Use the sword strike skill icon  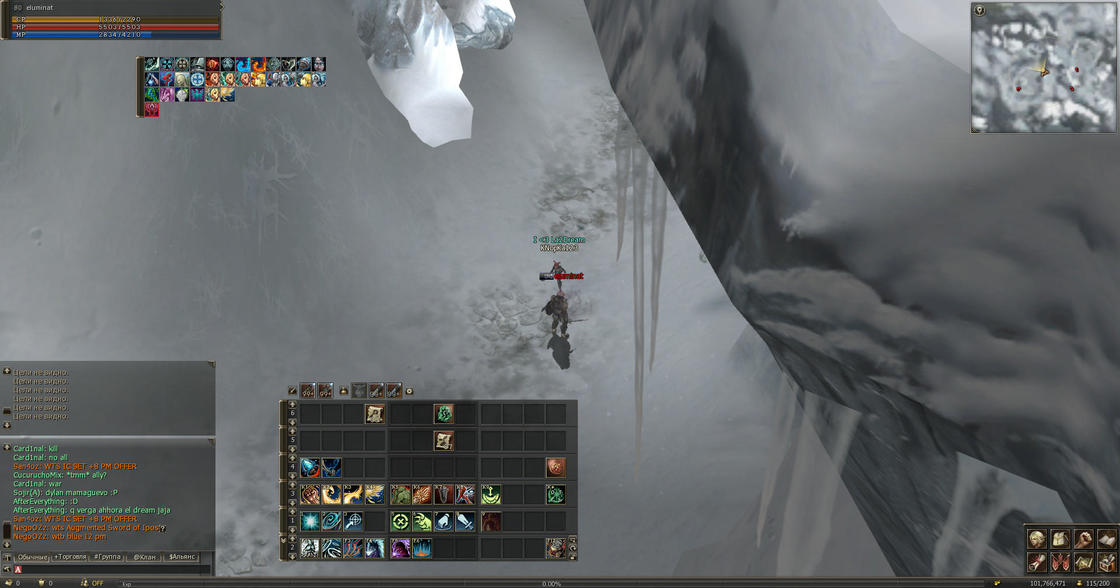tap(466, 521)
